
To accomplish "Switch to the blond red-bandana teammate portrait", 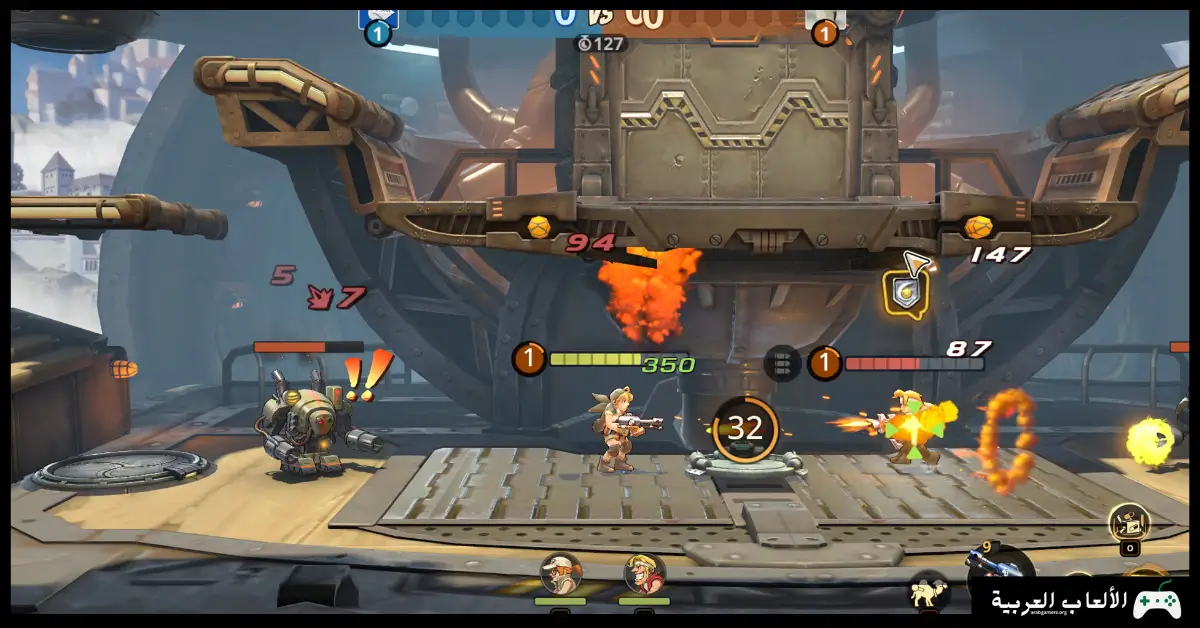I will pyautogui.click(x=644, y=575).
